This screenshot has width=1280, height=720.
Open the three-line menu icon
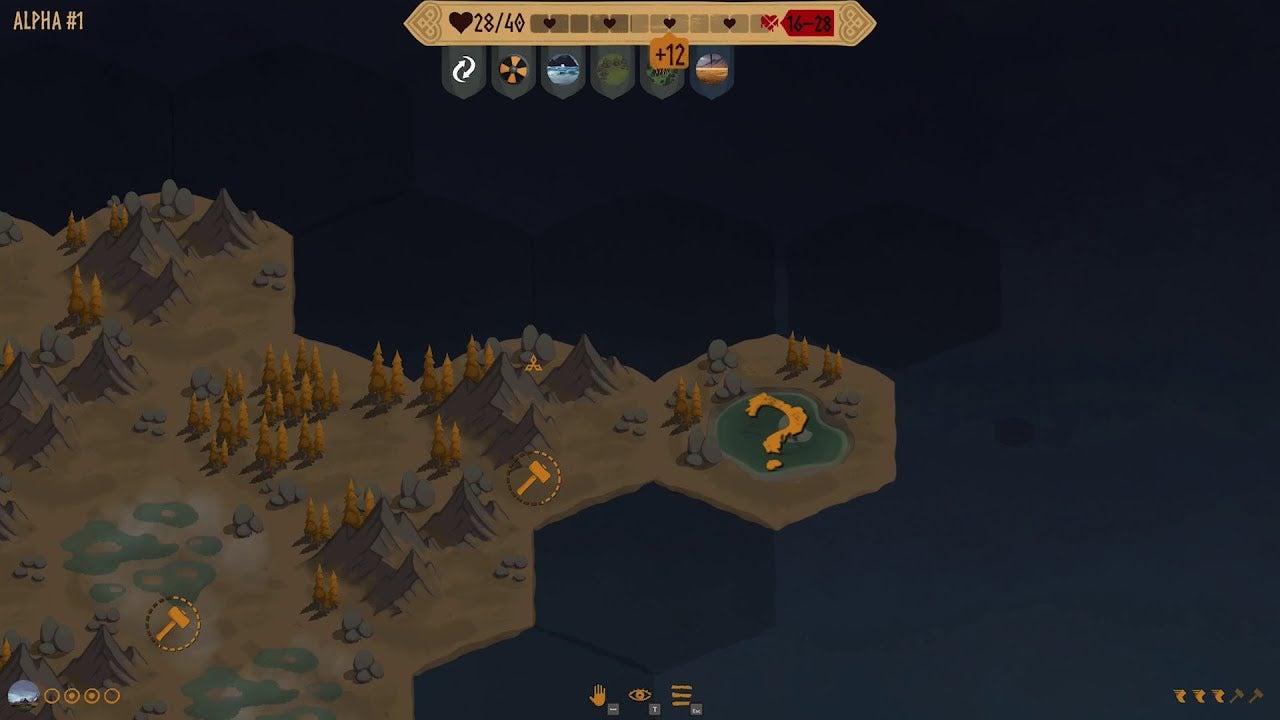[682, 695]
